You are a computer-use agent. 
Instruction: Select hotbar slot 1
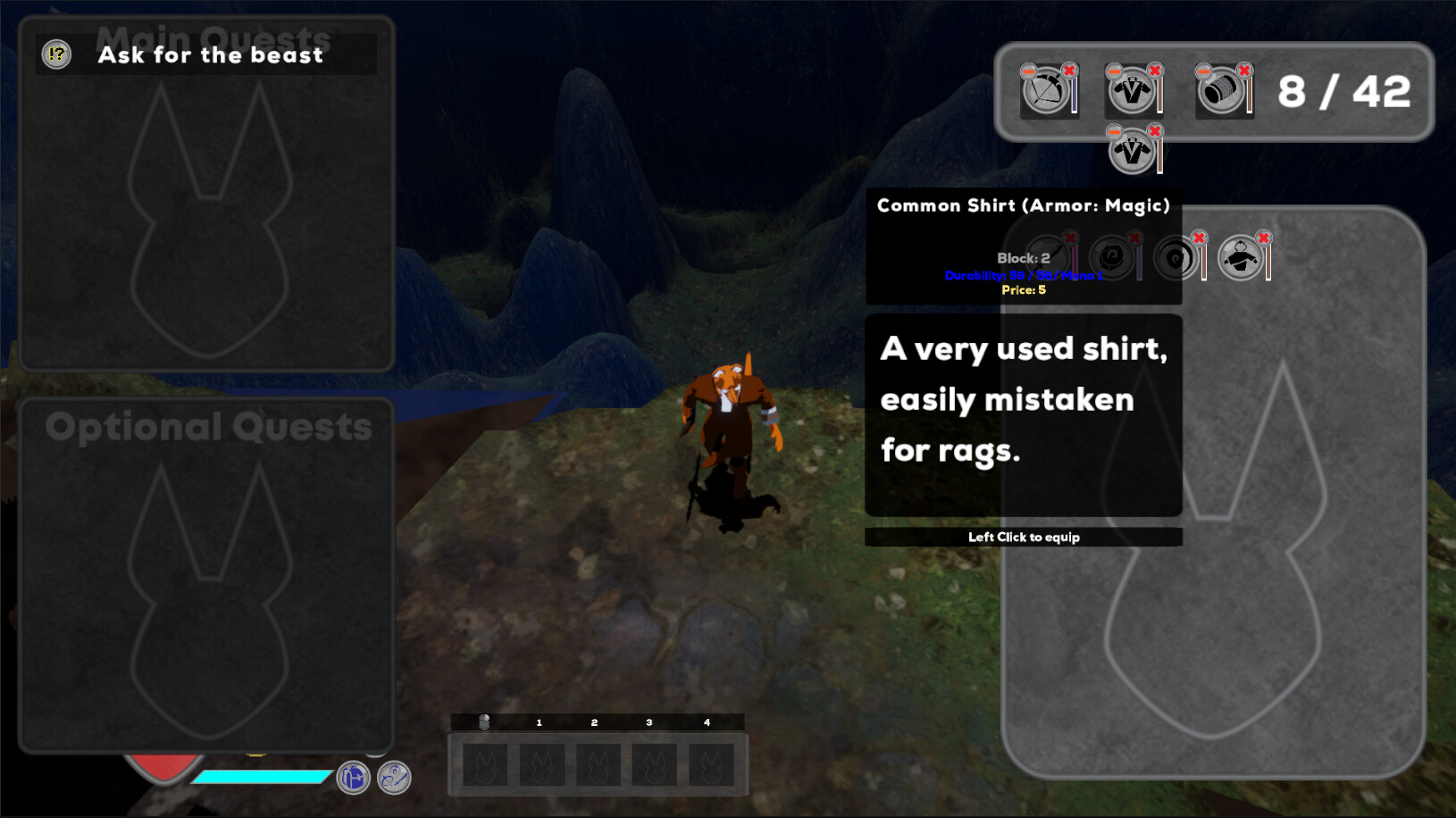[540, 764]
